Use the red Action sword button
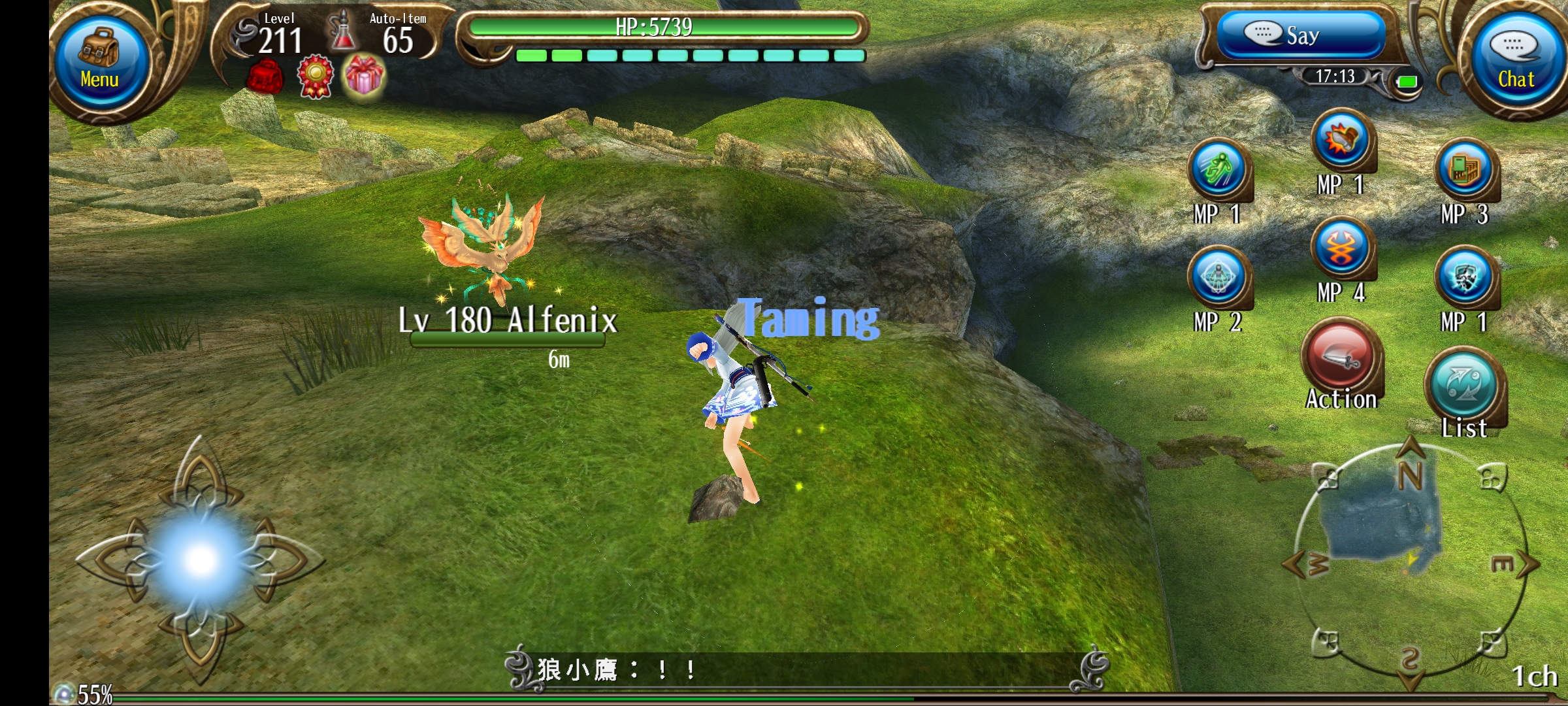 1341,360
